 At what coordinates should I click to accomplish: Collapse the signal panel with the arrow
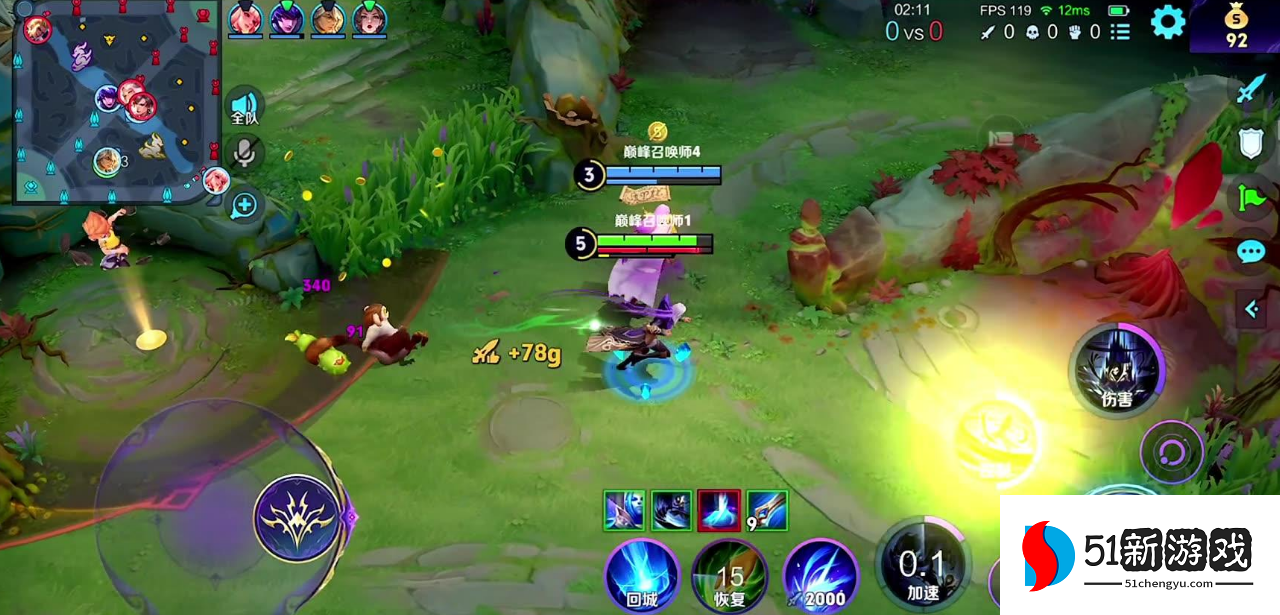click(x=1251, y=309)
